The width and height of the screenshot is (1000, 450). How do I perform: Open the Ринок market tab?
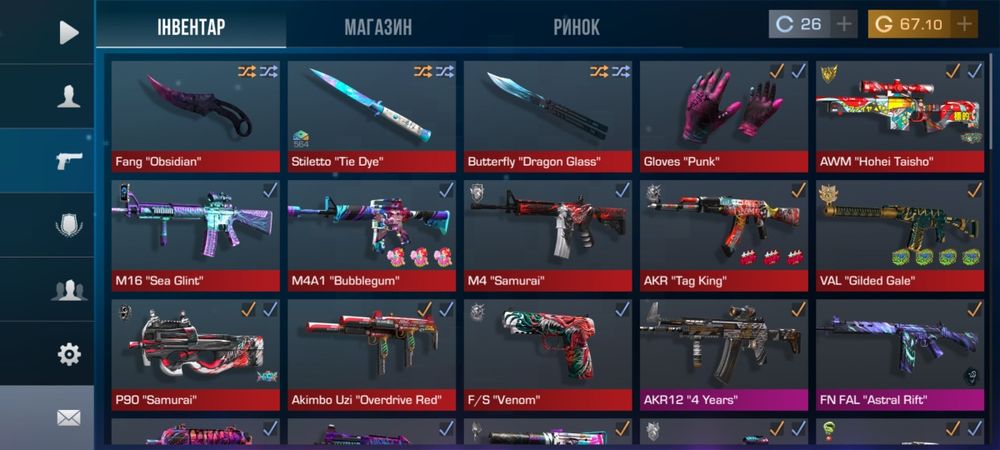pyautogui.click(x=576, y=27)
